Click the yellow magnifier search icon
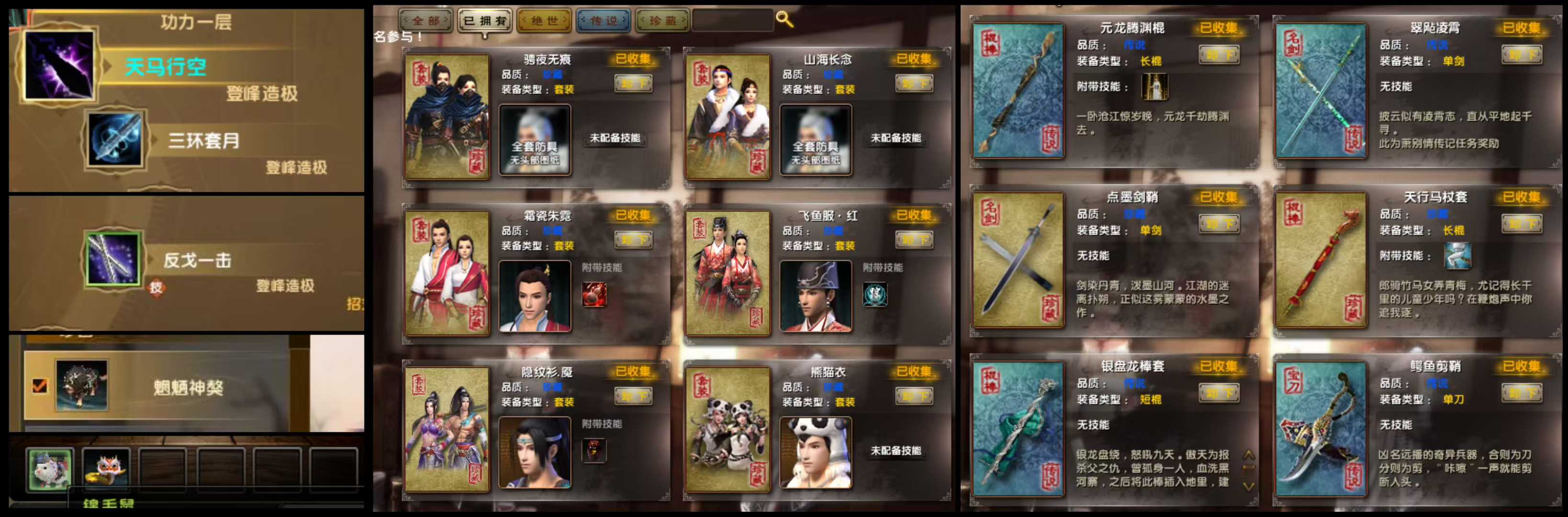 tap(784, 20)
